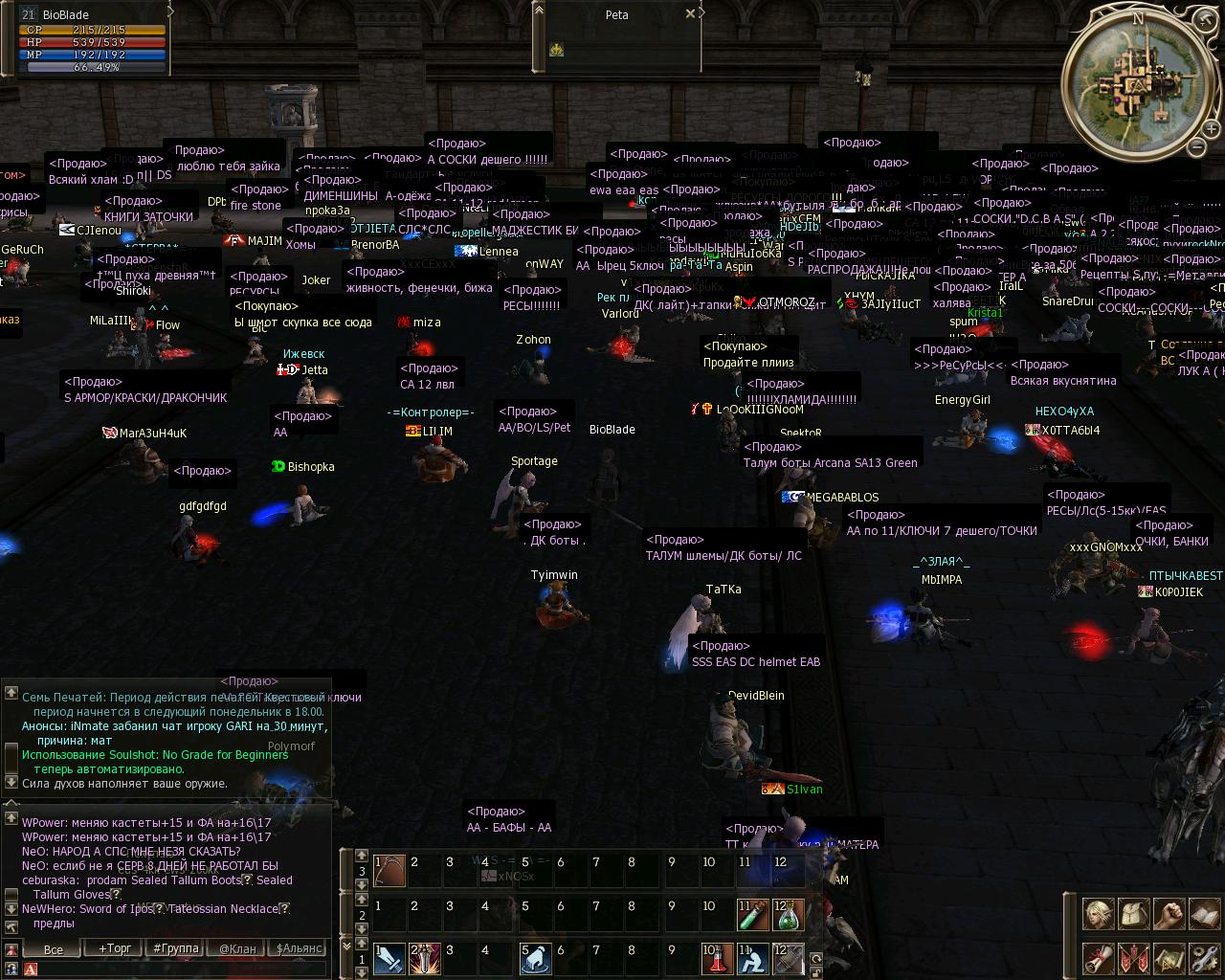Use the sword attack skill in slot 1

(390, 959)
